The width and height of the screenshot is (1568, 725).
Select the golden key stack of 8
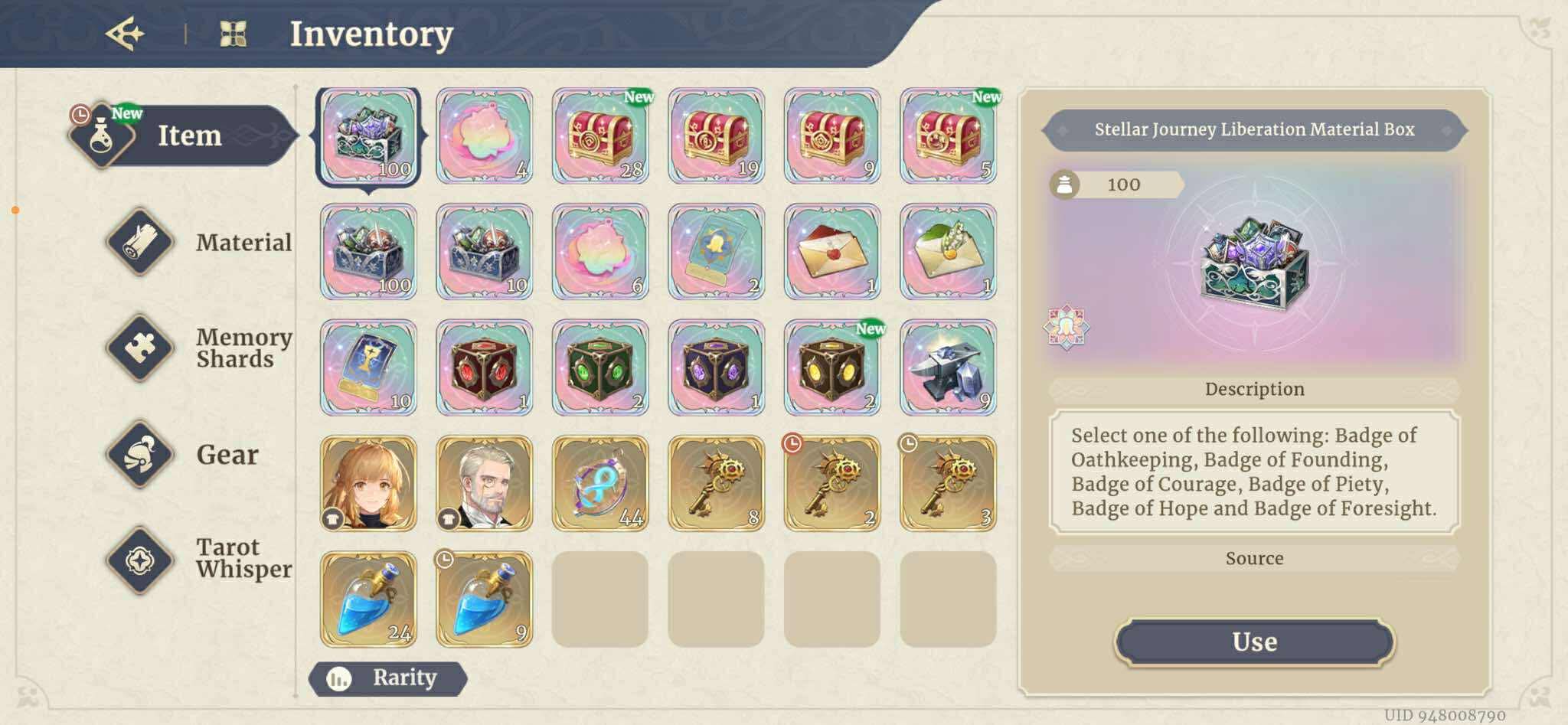(716, 484)
